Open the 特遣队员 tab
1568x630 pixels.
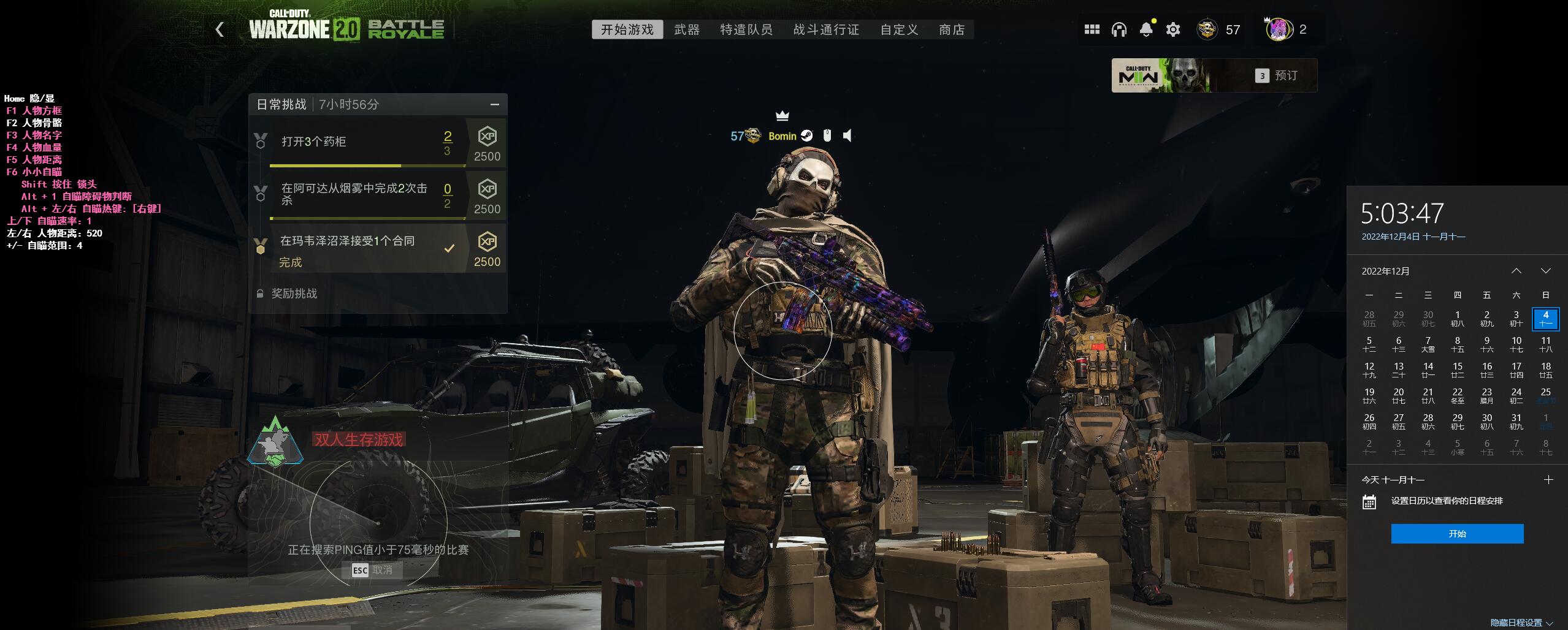tap(746, 29)
